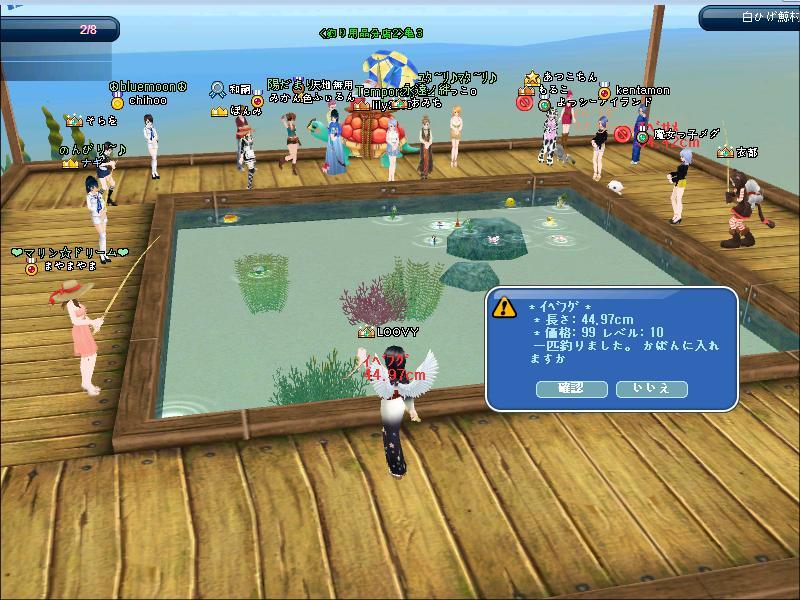This screenshot has height=600, width=800.
Task: Decline with the いいえ button
Action: (651, 388)
